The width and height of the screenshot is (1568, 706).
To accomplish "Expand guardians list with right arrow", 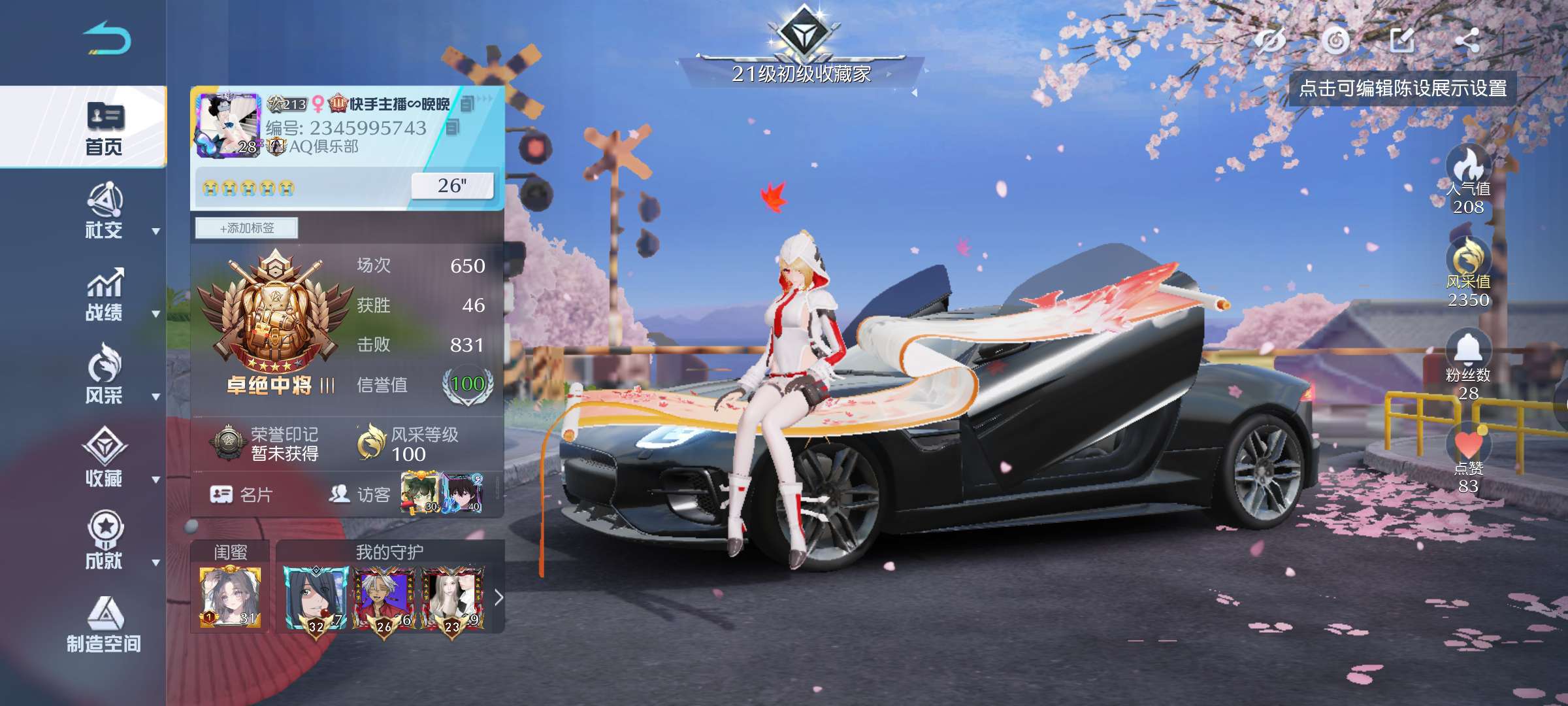I will tap(498, 597).
